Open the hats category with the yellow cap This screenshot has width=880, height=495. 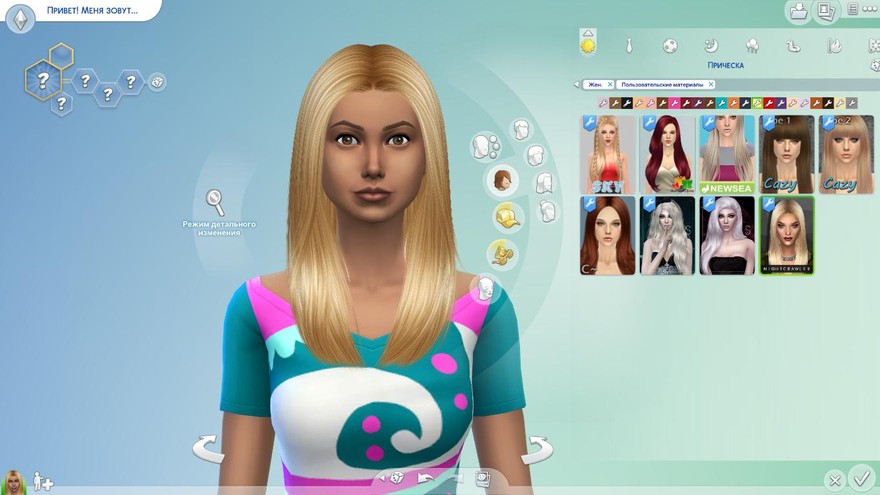click(x=508, y=216)
